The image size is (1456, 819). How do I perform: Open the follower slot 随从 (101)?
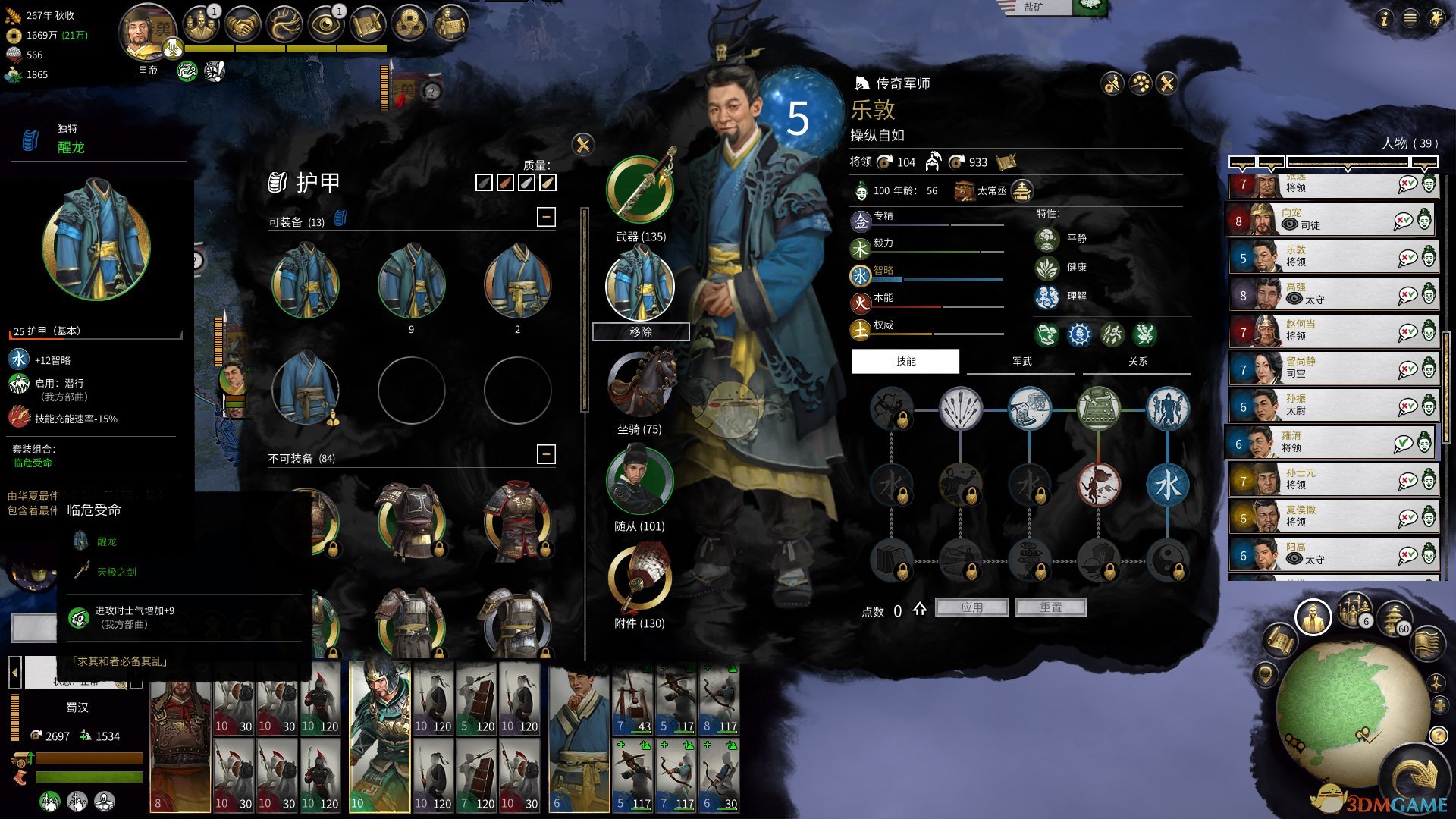[640, 480]
